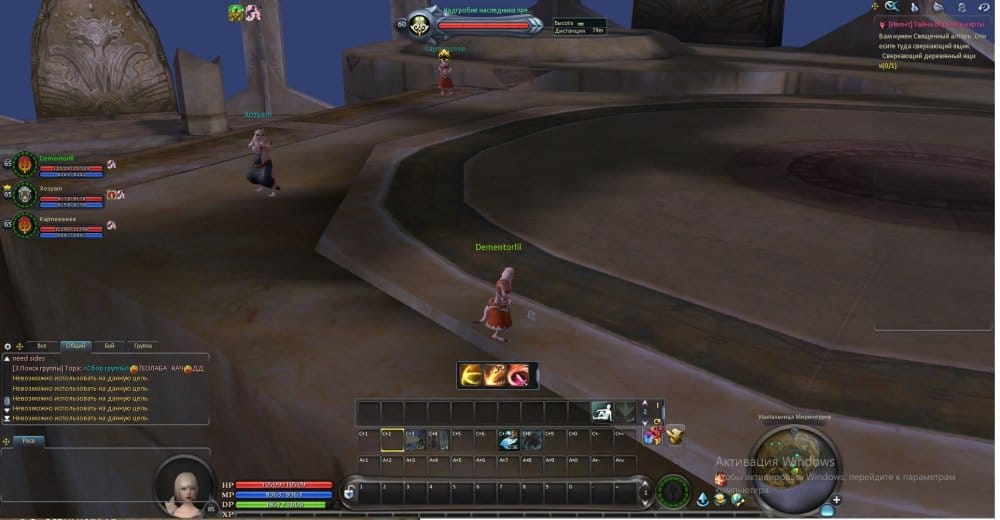
Task: Click the yellow crescent slash buff icon
Action: coord(472,375)
